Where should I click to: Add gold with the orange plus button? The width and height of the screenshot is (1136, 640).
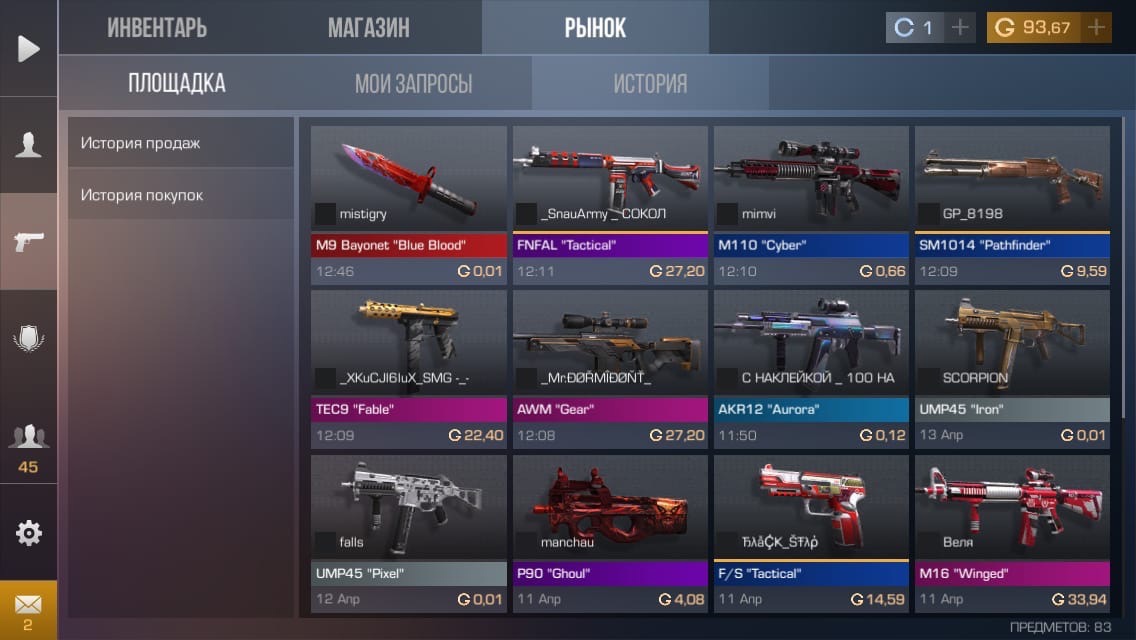(x=1097, y=28)
